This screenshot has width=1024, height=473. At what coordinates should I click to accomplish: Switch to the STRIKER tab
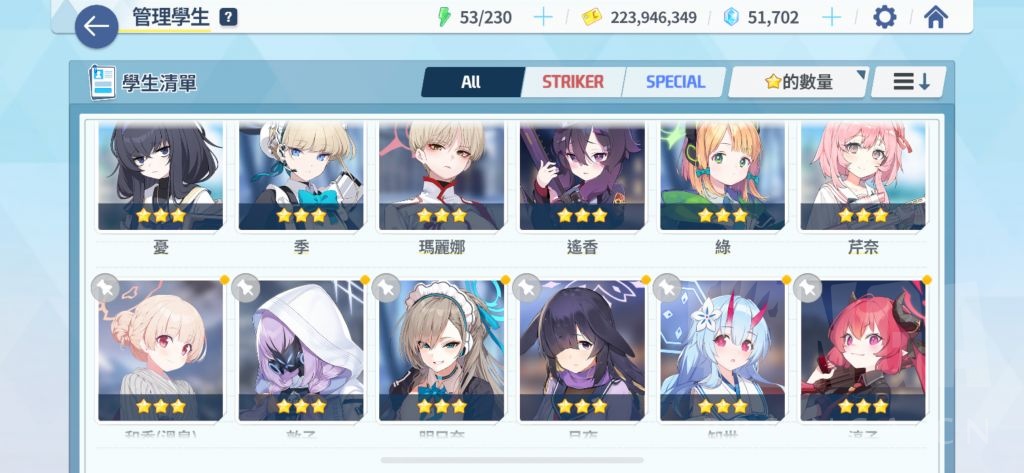[572, 82]
